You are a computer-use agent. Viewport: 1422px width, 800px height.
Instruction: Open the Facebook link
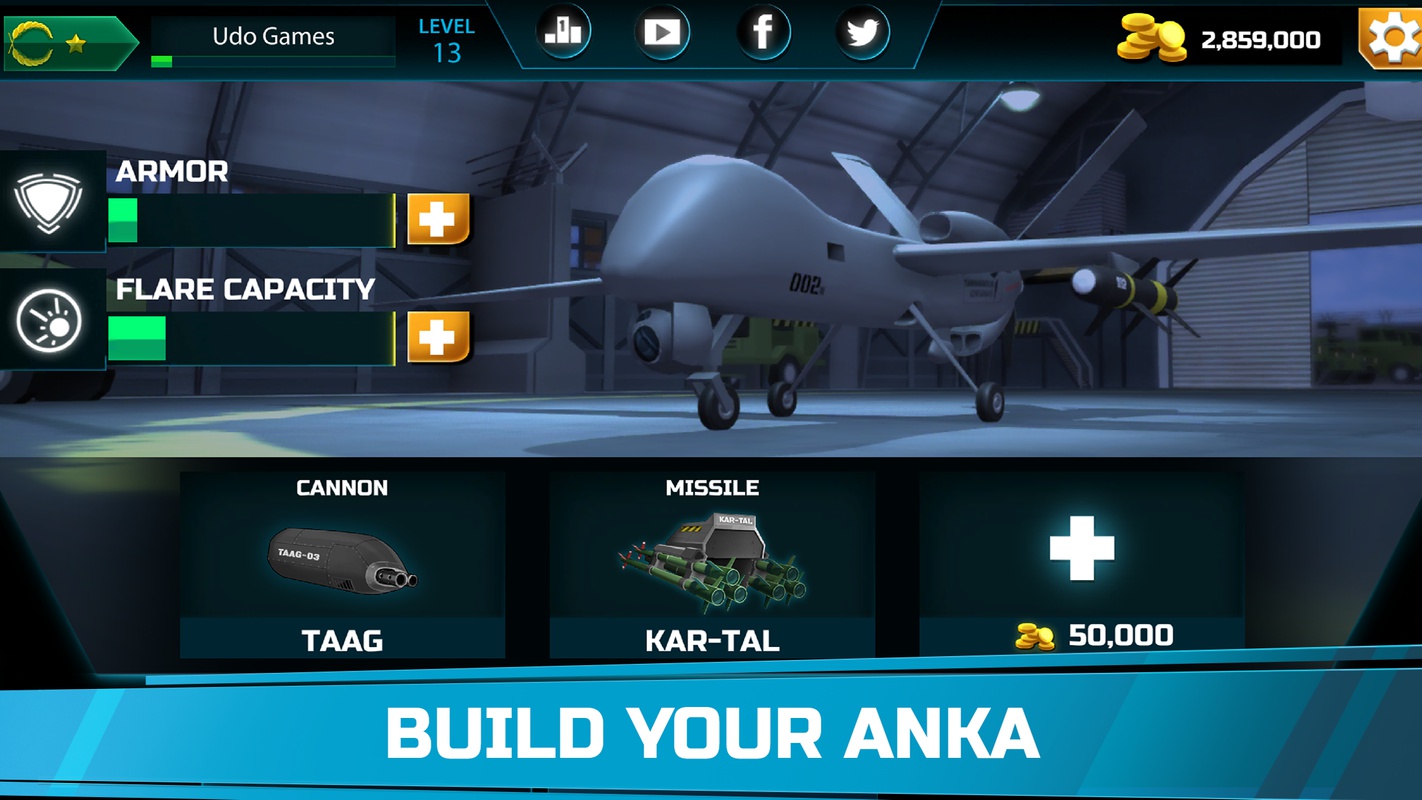763,33
